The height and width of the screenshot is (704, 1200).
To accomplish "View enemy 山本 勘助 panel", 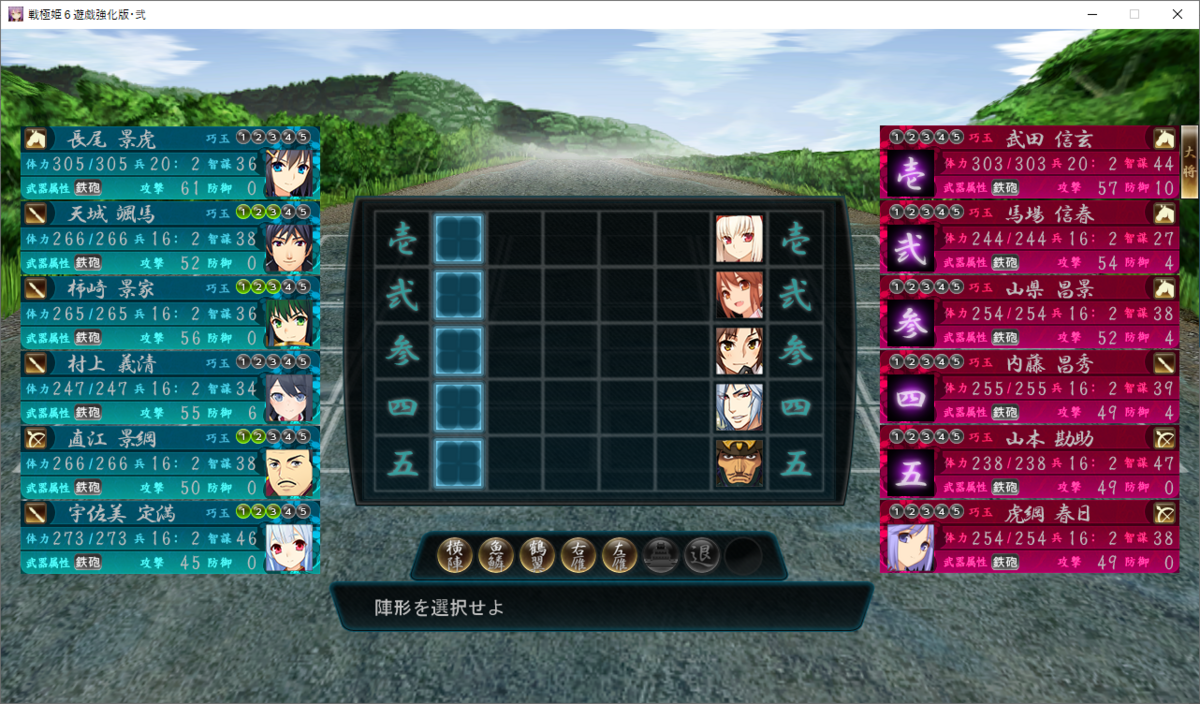I will pos(1028,462).
